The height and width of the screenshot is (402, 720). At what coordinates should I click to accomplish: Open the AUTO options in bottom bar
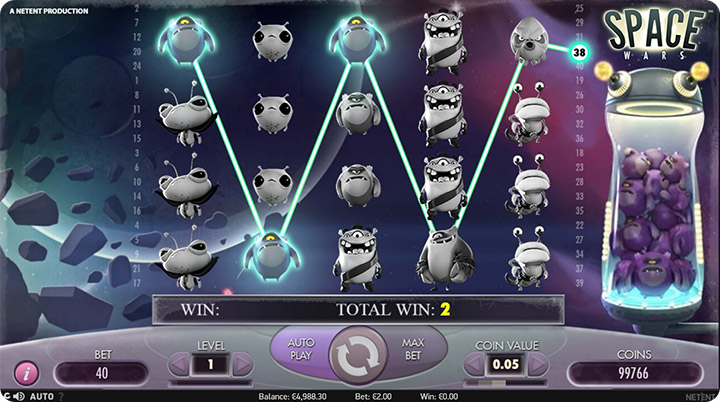click(41, 396)
